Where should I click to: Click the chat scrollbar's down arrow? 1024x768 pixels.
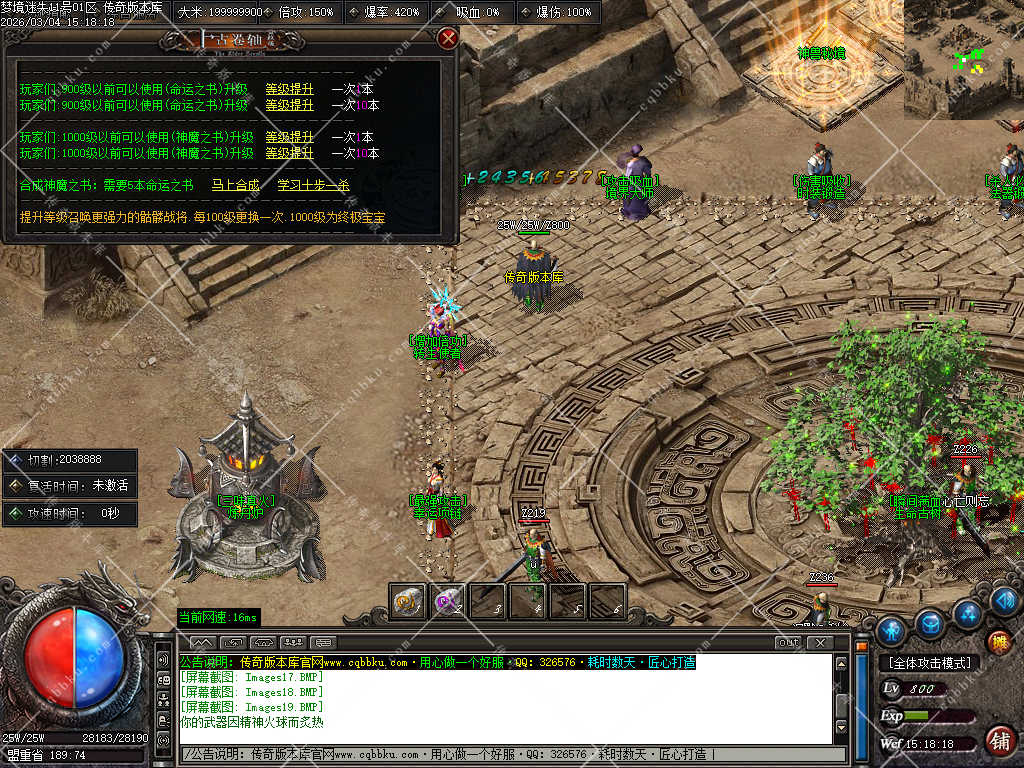[841, 727]
